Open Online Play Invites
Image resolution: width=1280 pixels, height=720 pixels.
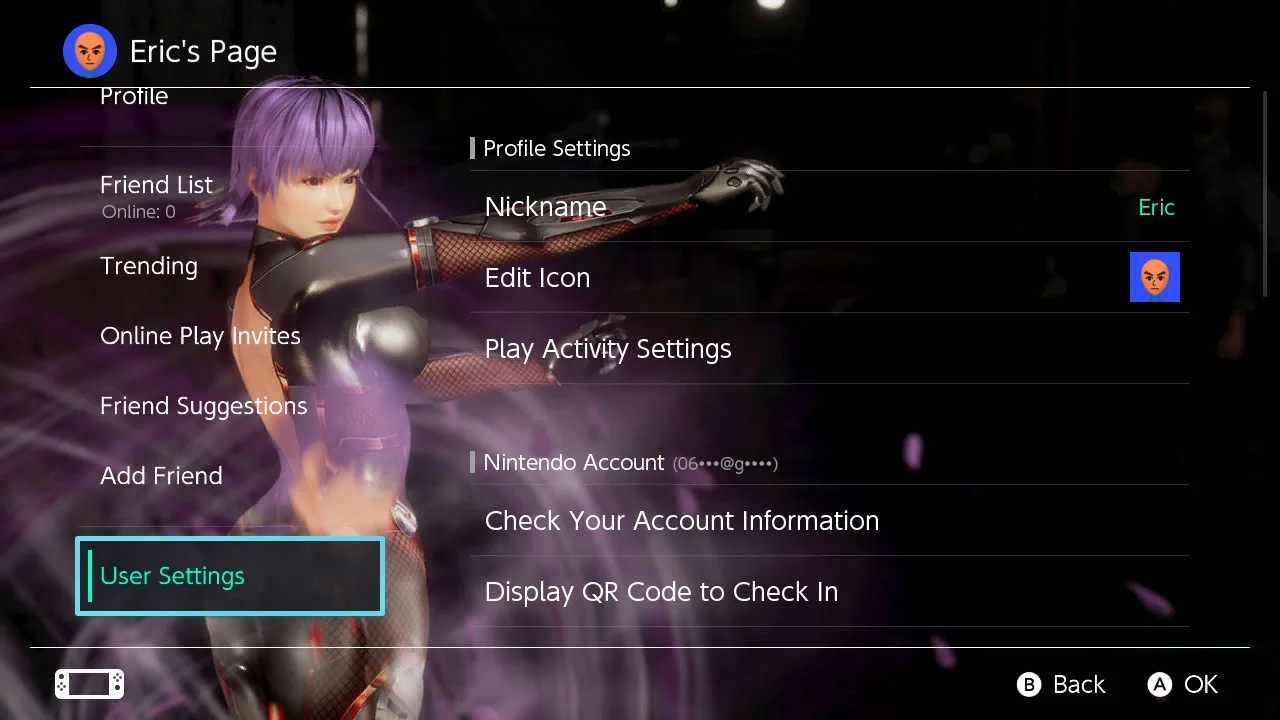click(200, 336)
